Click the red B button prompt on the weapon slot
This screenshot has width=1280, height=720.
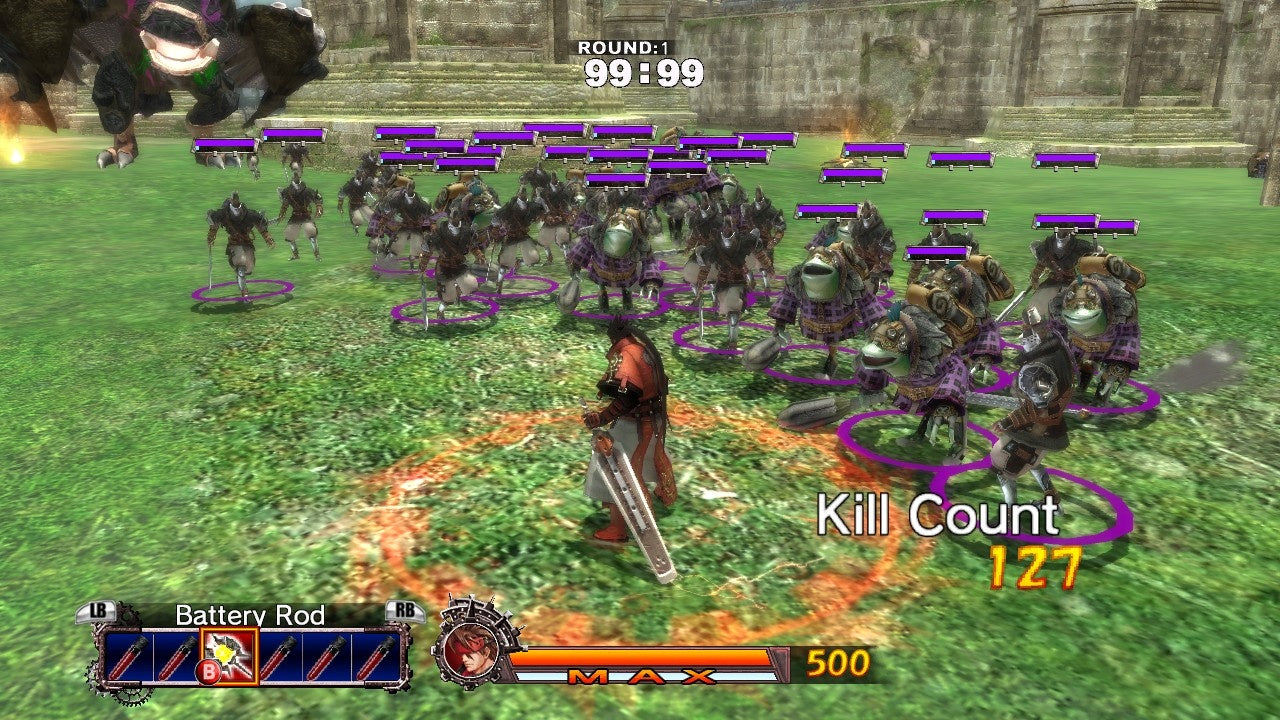(x=207, y=669)
